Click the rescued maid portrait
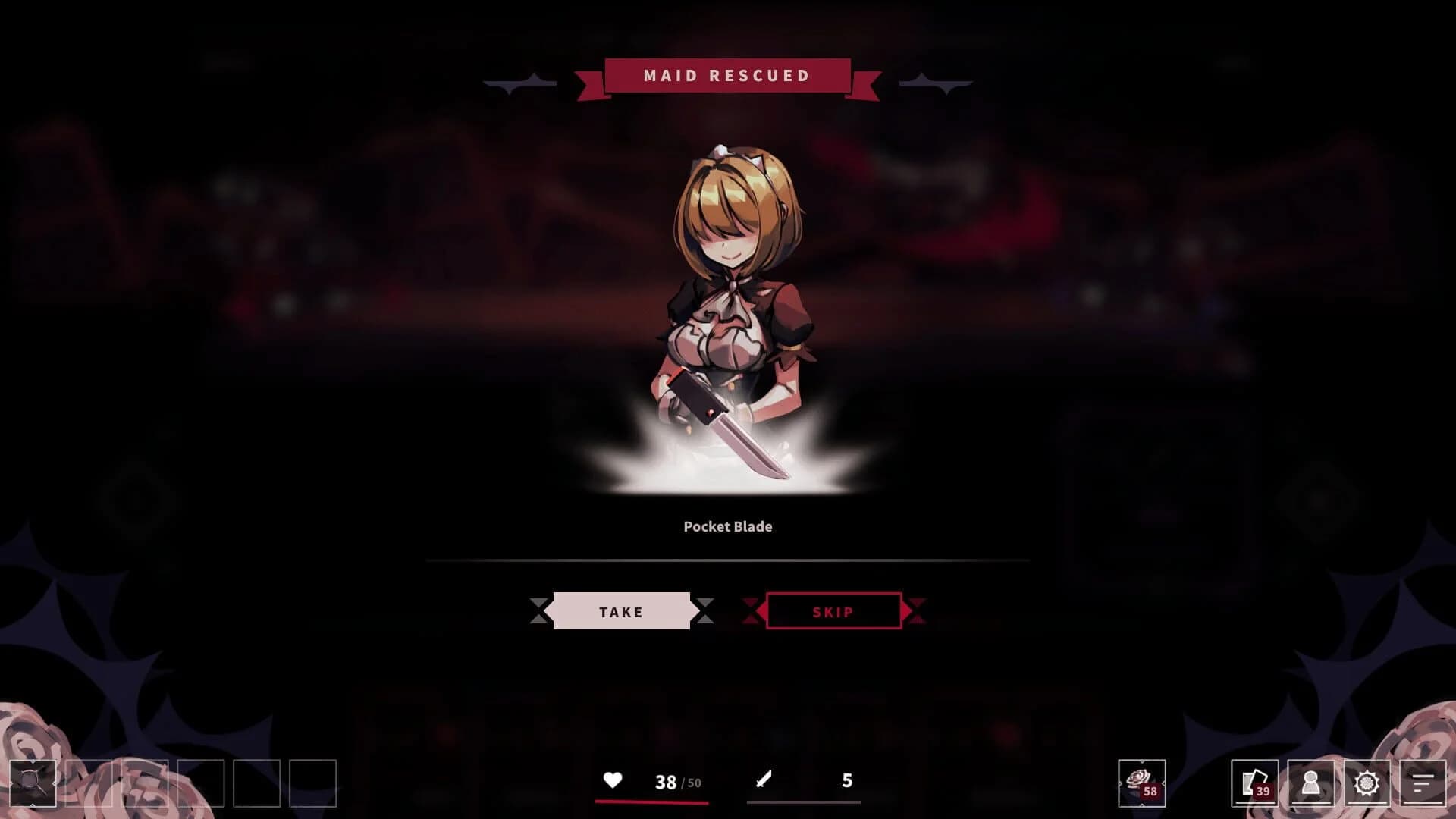The image size is (1456, 819). (x=728, y=250)
